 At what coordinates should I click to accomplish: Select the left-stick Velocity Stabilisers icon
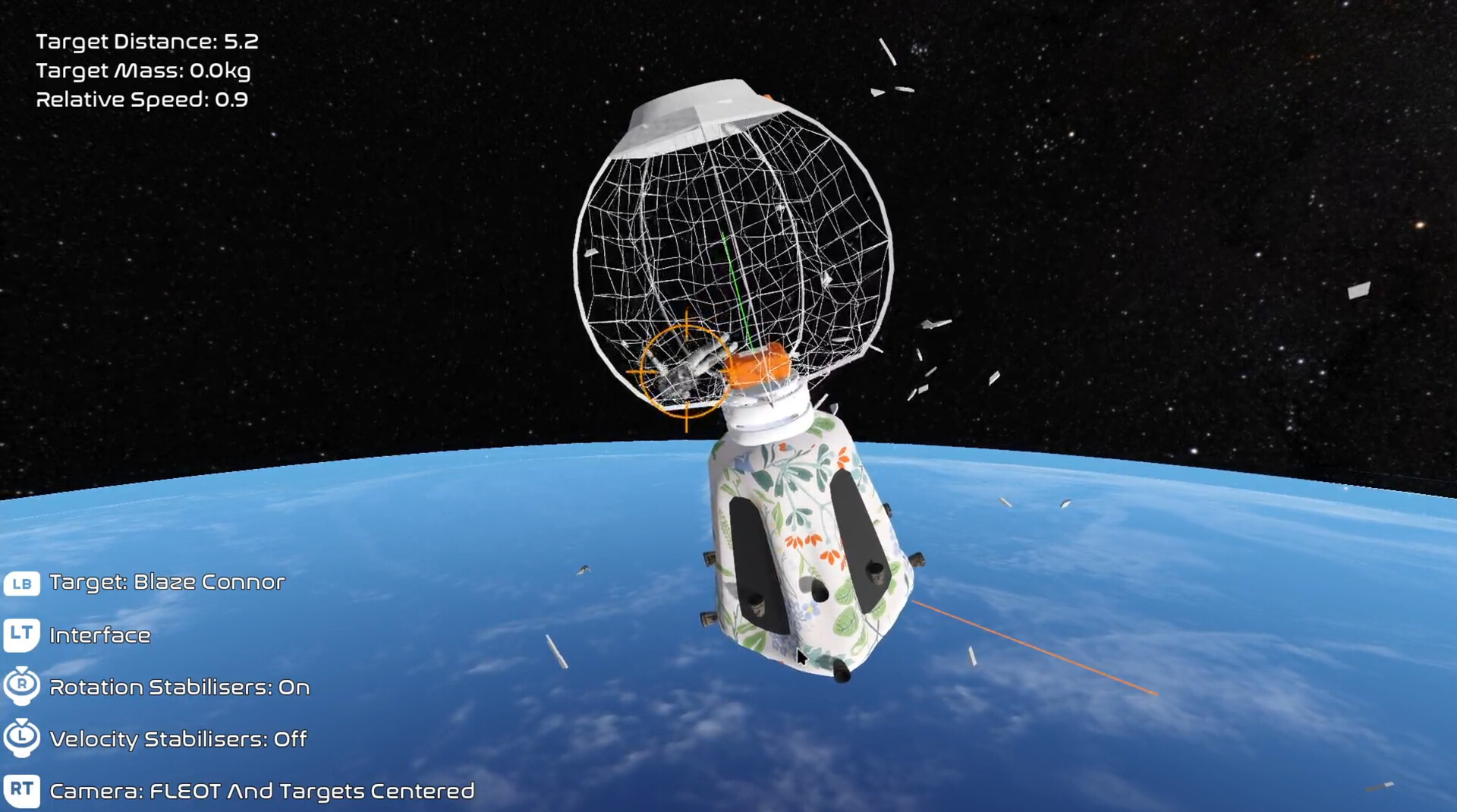[22, 737]
